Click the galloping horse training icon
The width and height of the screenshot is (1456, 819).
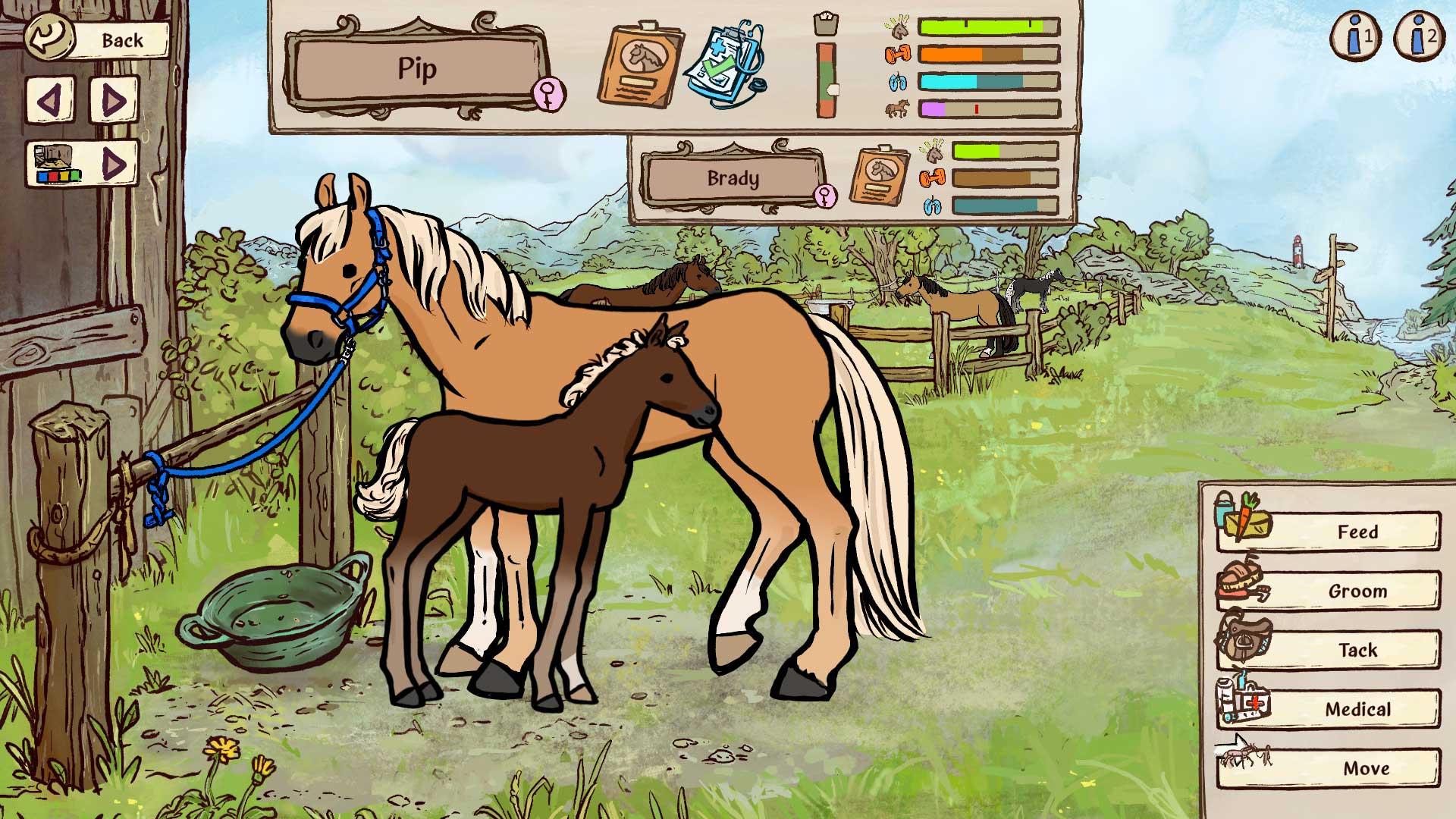897,108
